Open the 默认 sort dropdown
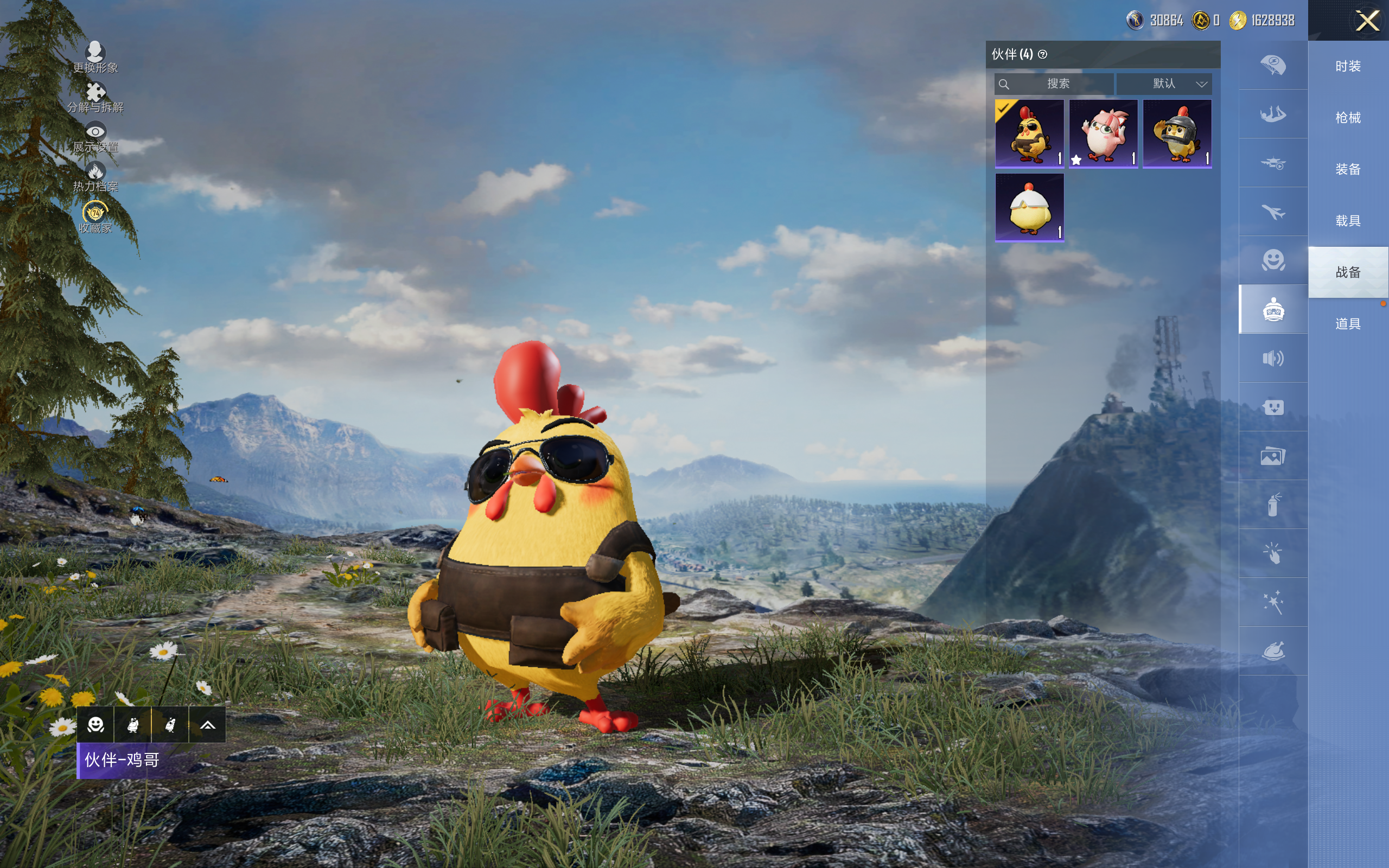This screenshot has width=1389, height=868. pyautogui.click(x=1165, y=84)
